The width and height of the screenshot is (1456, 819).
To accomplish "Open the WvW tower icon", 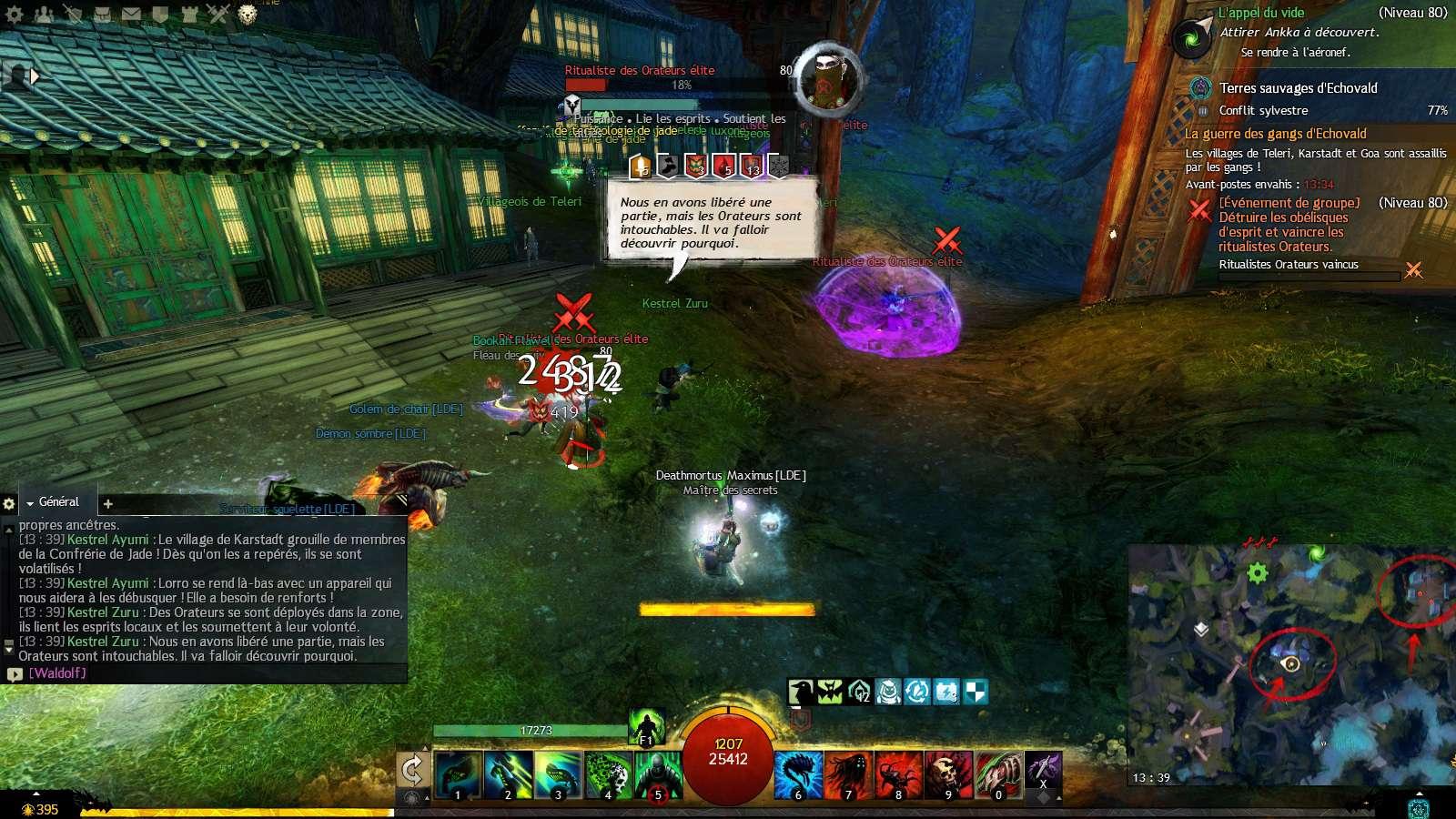I will pos(191,14).
